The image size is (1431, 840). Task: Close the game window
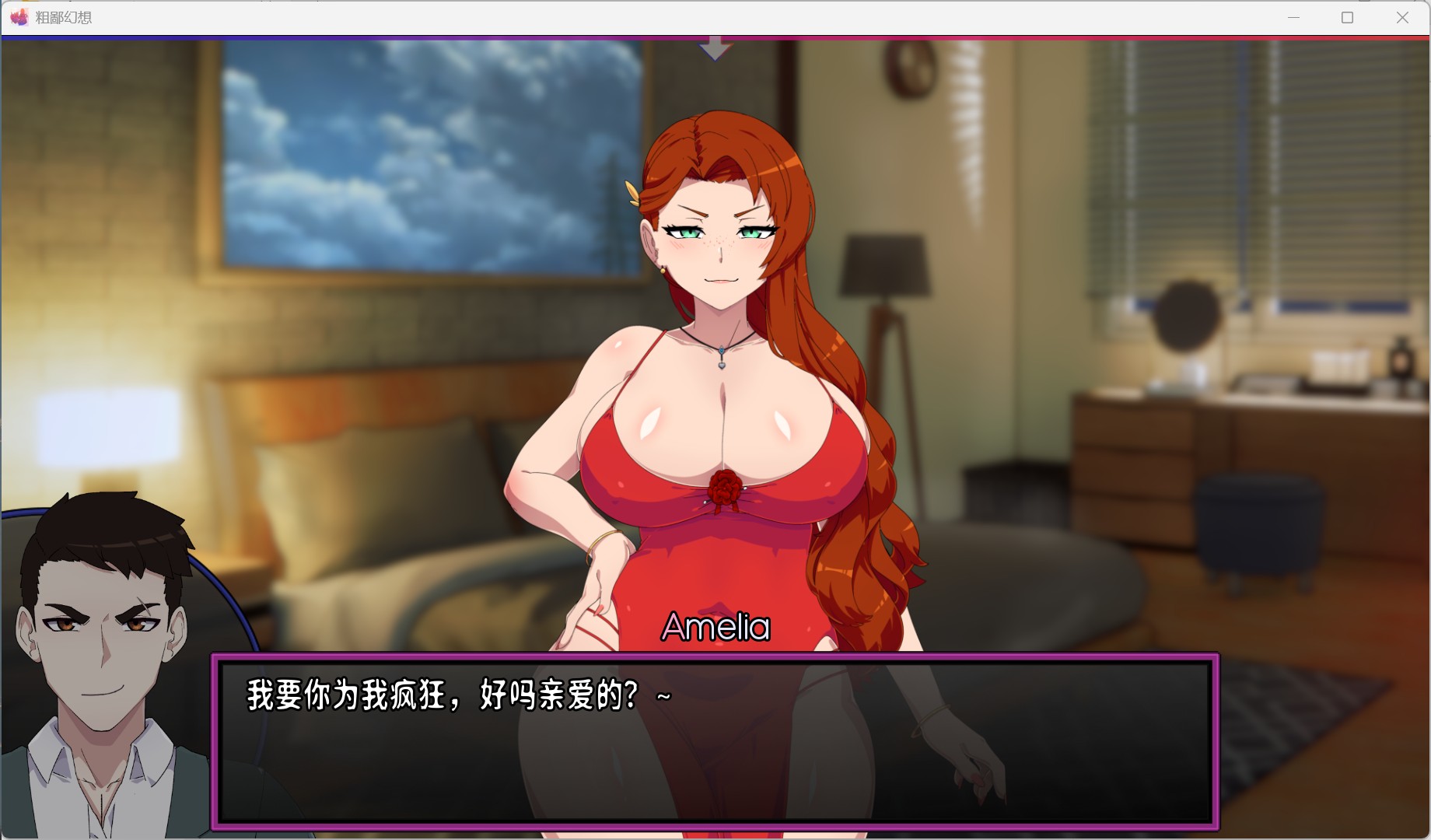(x=1402, y=17)
